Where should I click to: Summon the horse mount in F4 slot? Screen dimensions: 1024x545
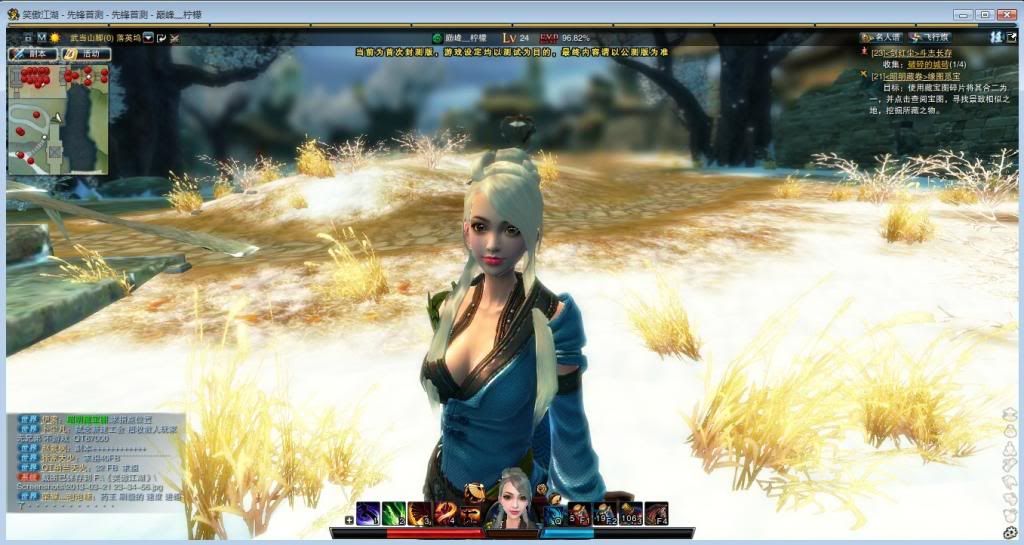tap(656, 513)
